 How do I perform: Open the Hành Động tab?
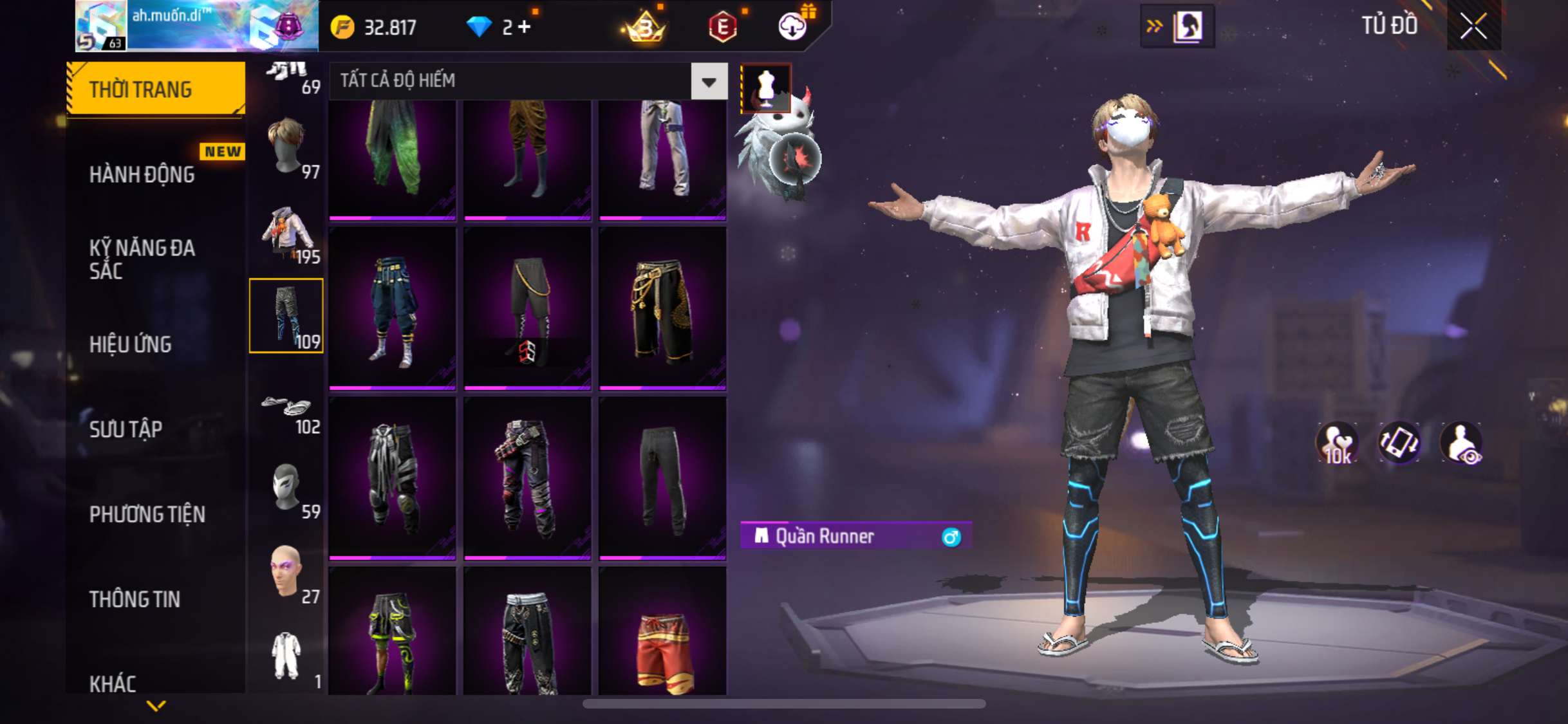click(x=142, y=174)
